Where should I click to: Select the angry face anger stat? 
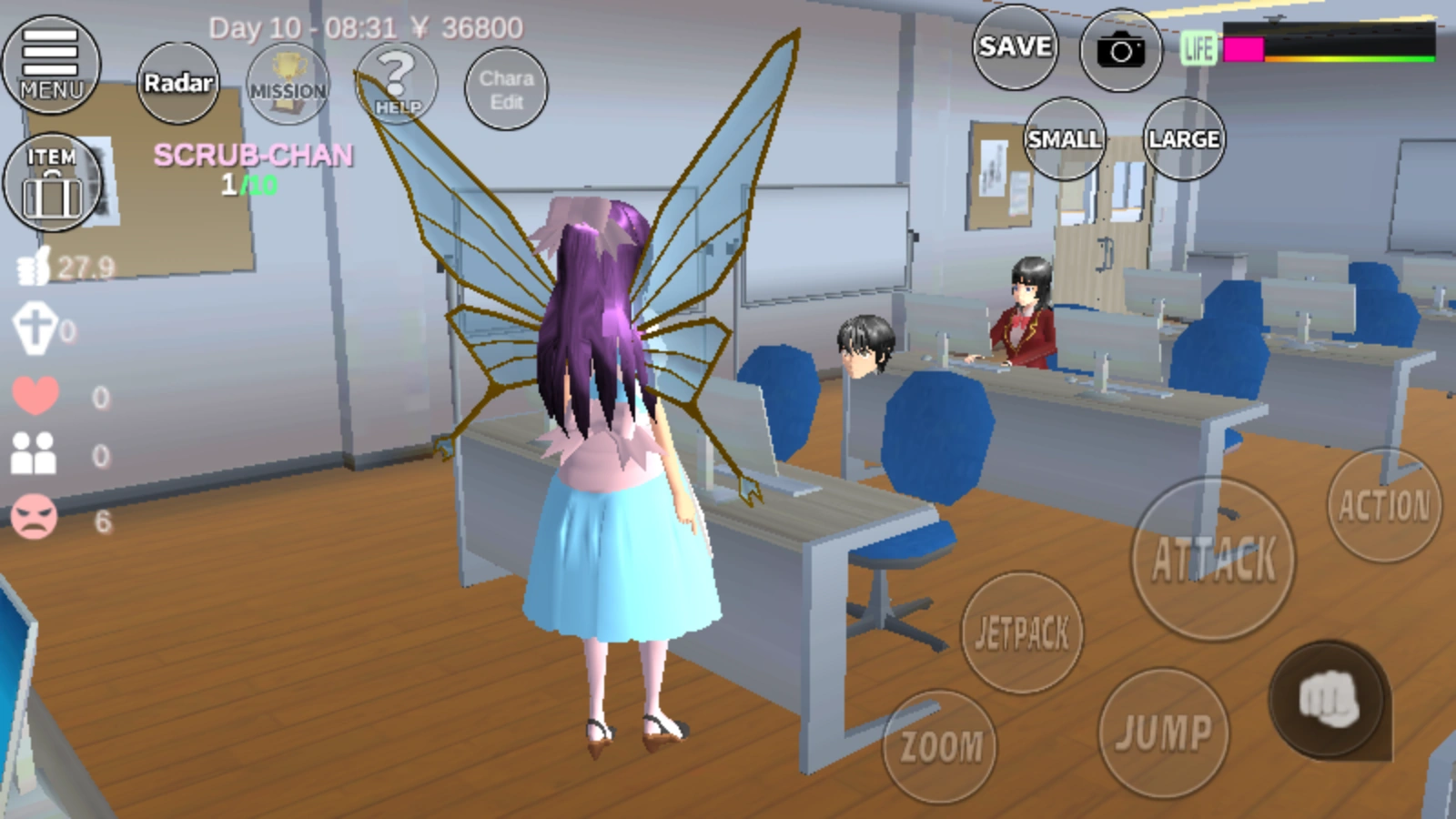[x=35, y=519]
